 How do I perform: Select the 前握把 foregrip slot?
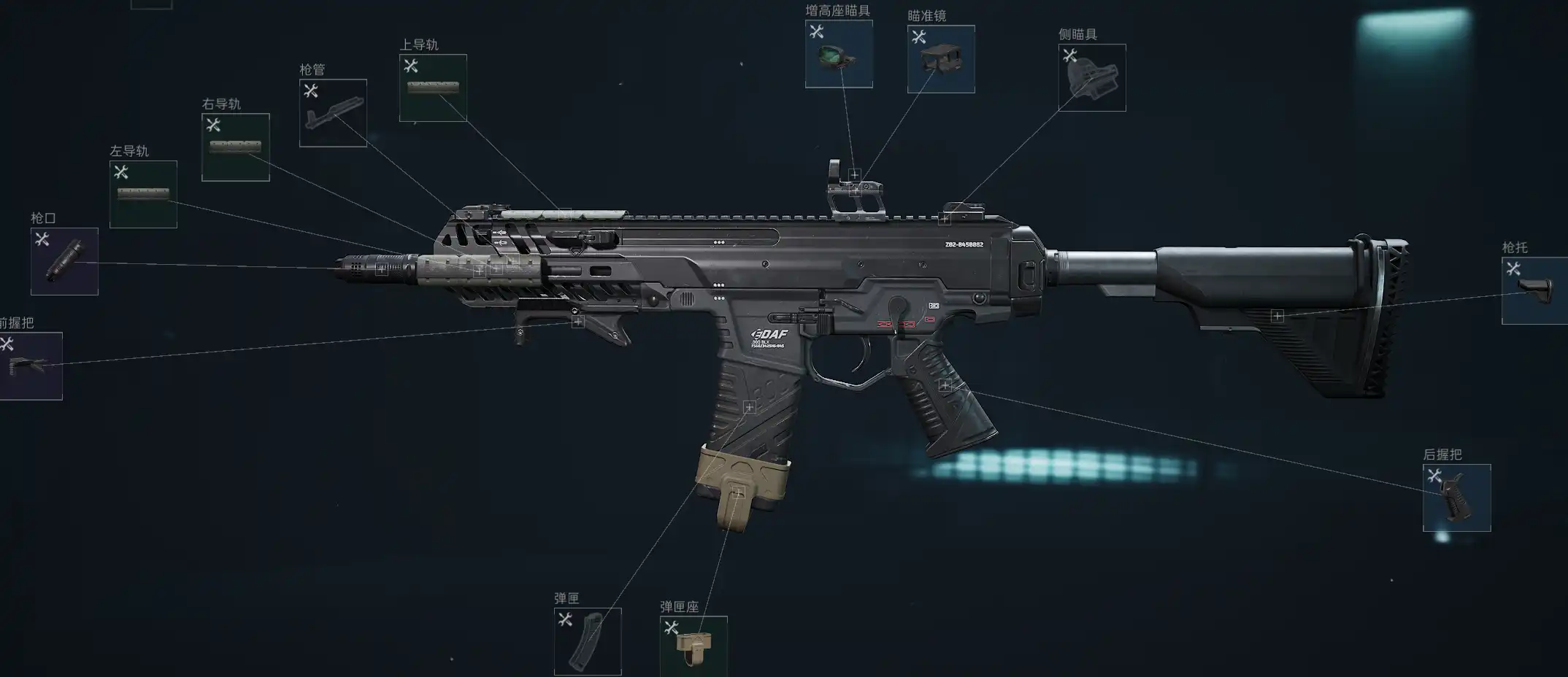pyautogui.click(x=31, y=366)
